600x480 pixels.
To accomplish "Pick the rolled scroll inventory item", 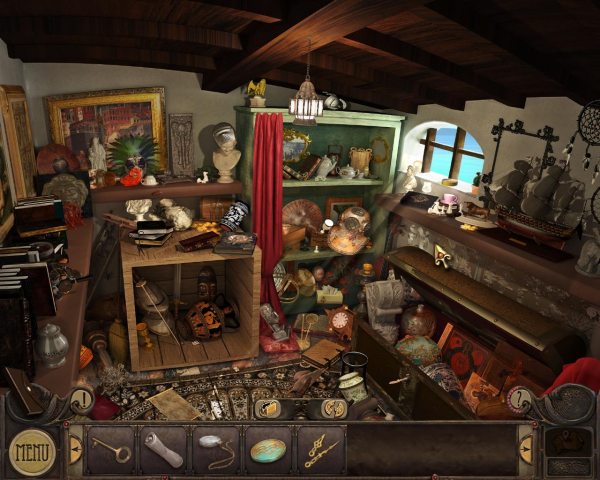I will coord(162,448).
